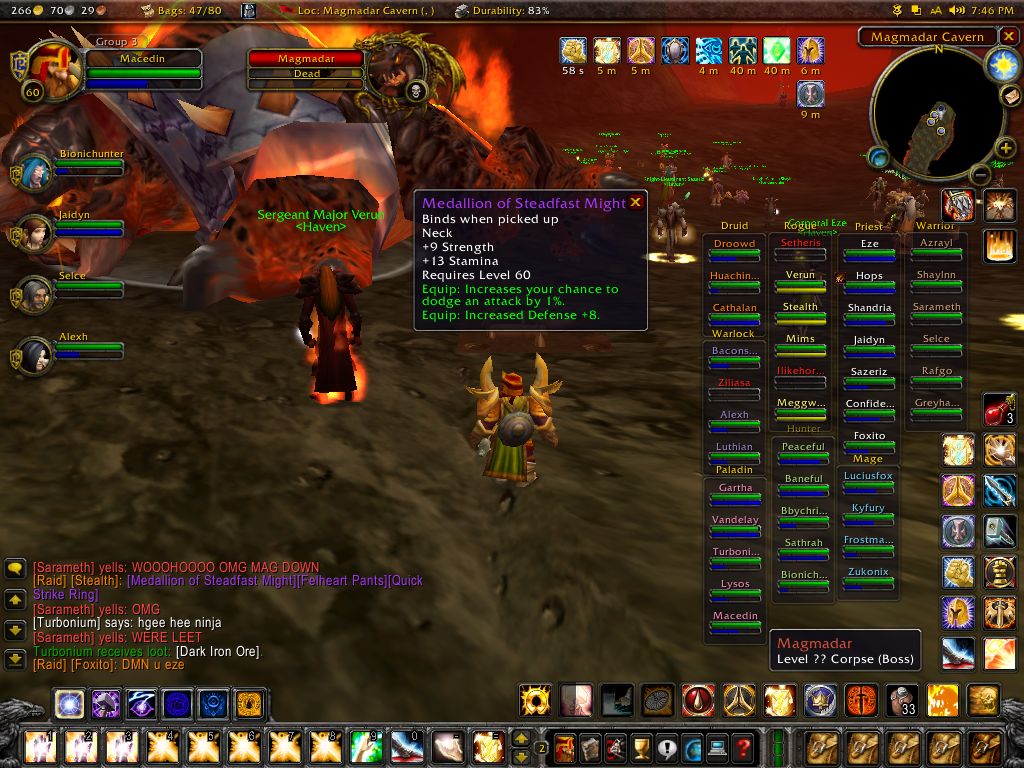Use the red potion with 3 stacks
This screenshot has width=1024, height=768.
[x=998, y=410]
